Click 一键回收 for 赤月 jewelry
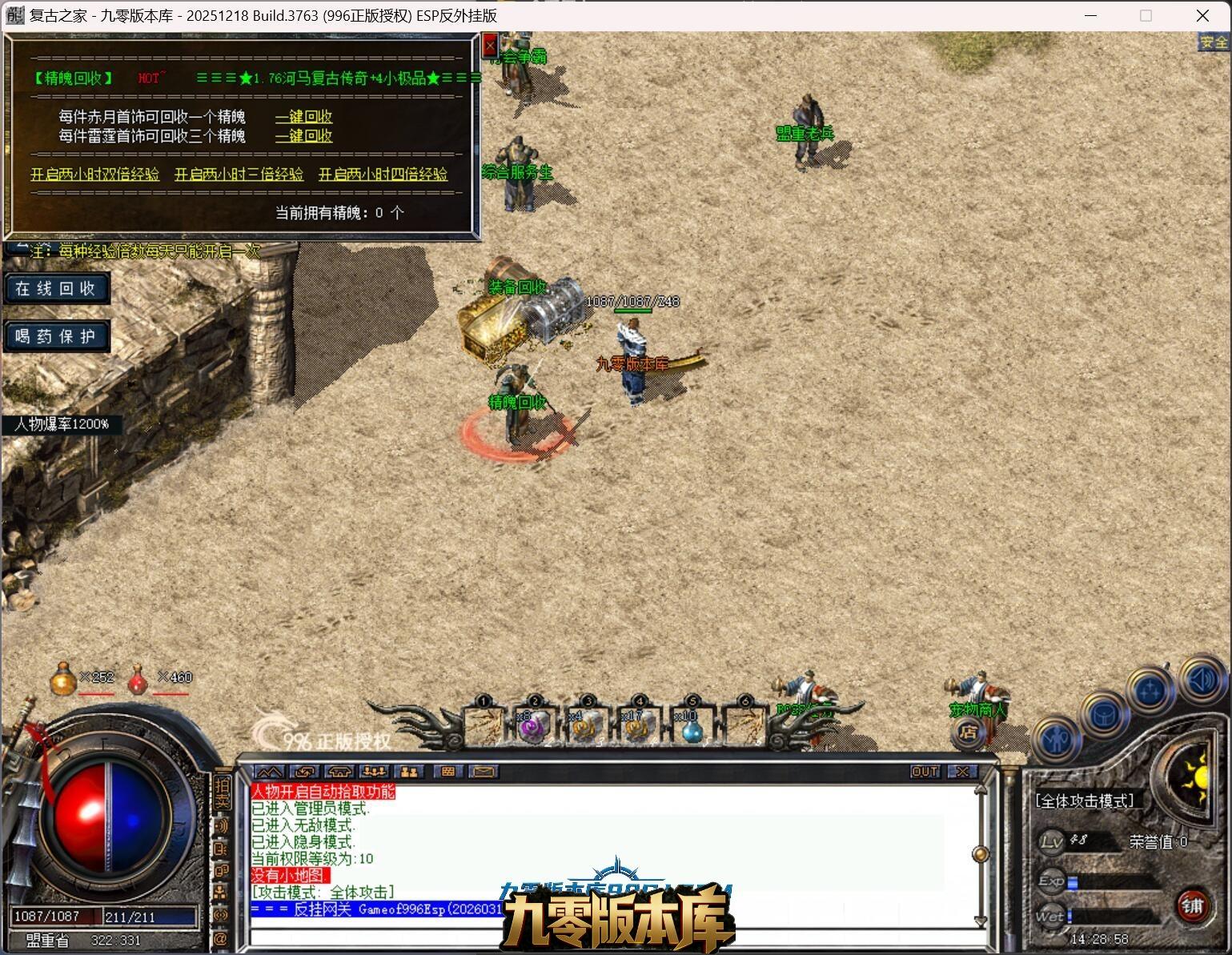The width and height of the screenshot is (1232, 955). pos(303,117)
